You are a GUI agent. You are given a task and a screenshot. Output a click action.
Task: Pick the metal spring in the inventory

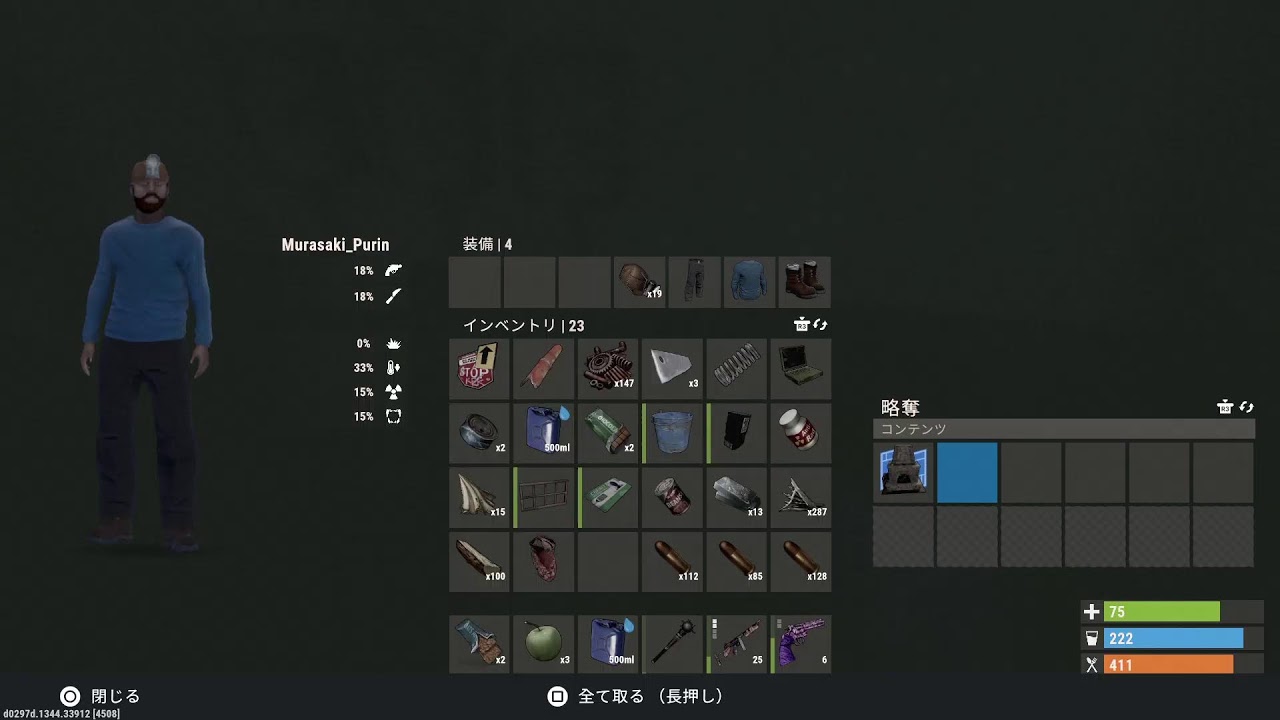(x=737, y=369)
